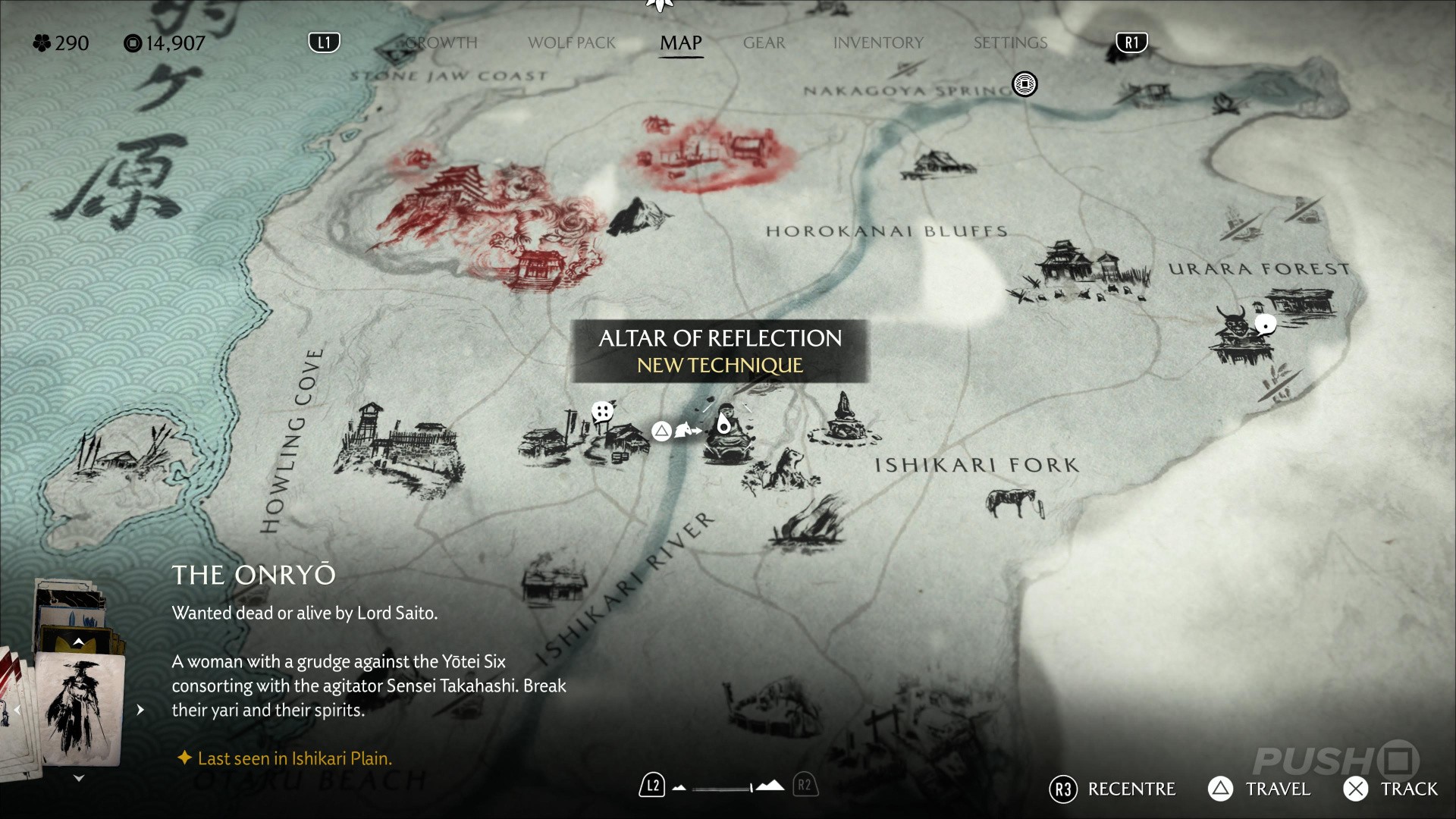Pick the horse marker below Ishikari Fork

1014,502
